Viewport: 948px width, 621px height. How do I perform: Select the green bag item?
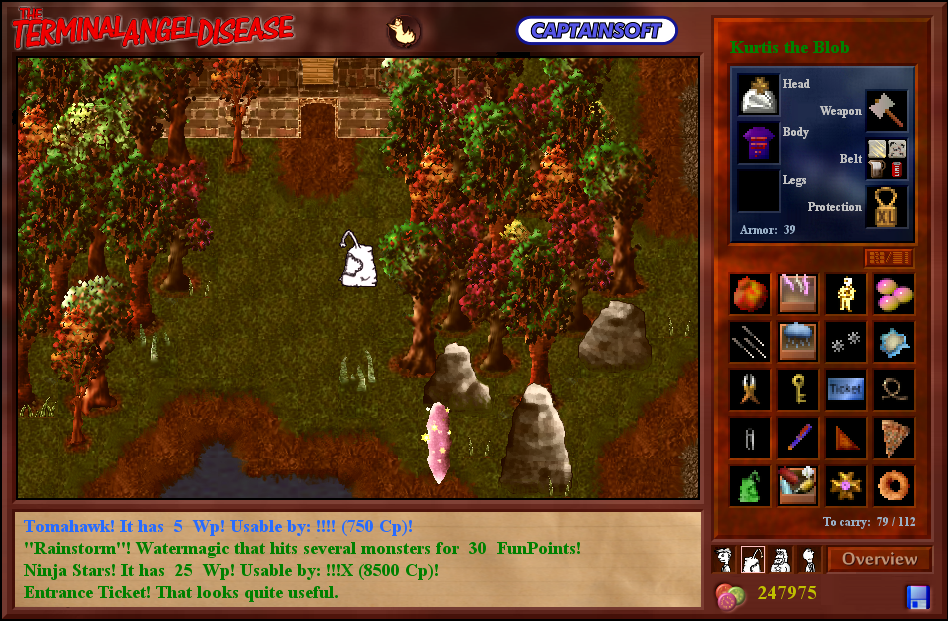coord(750,486)
